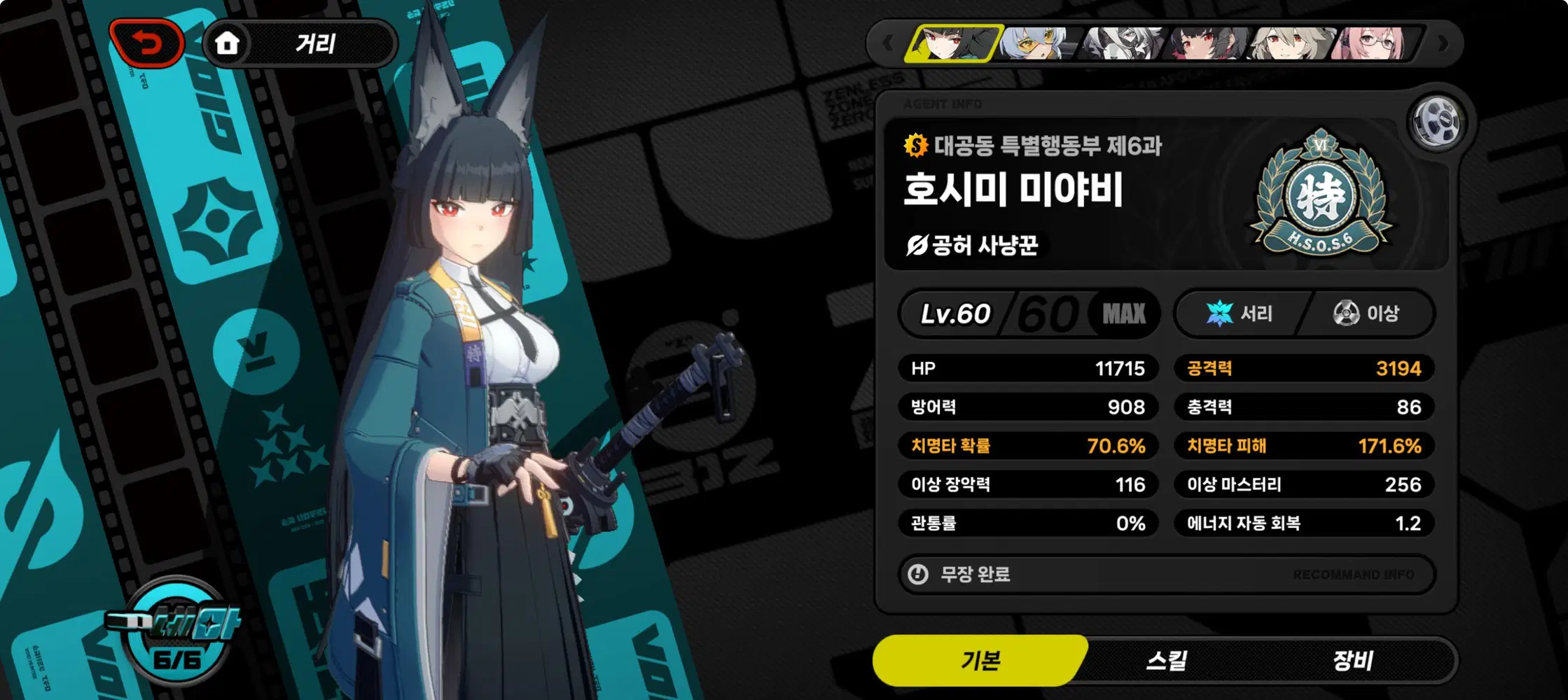Screen dimensions: 1568x700
Task: Click the exclamation icon beside 무장 완료
Action: coord(917,574)
